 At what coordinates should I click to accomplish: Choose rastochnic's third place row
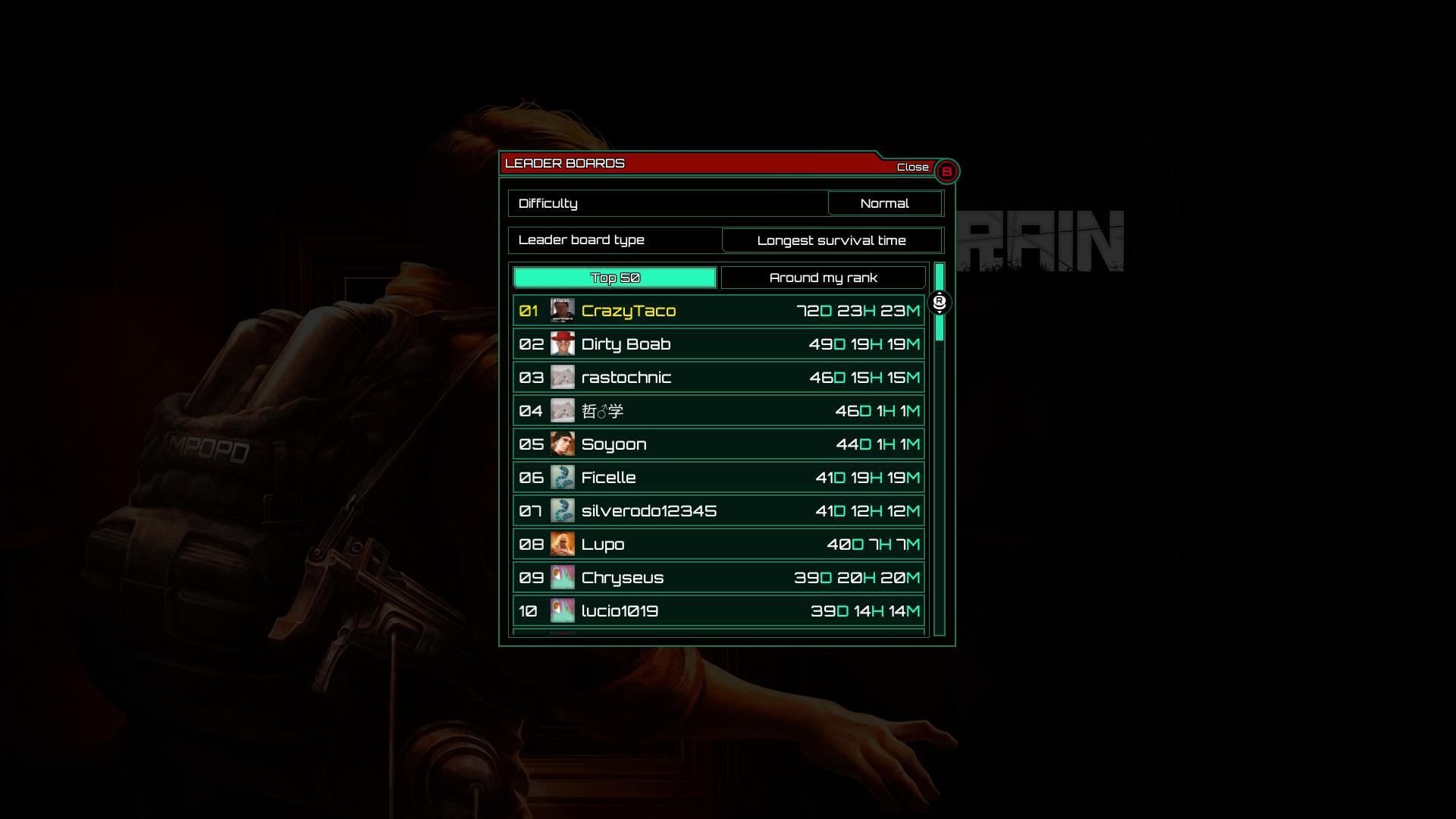(718, 378)
